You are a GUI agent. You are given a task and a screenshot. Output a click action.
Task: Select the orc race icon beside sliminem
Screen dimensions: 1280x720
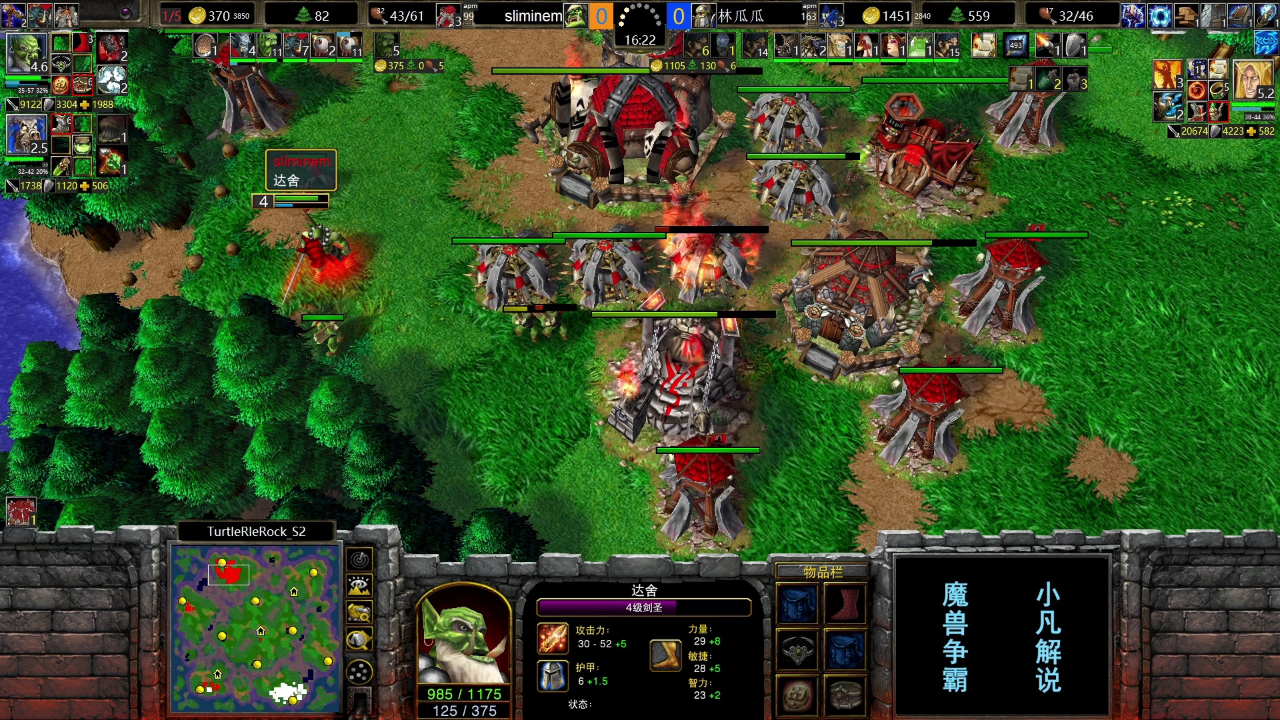tap(575, 16)
